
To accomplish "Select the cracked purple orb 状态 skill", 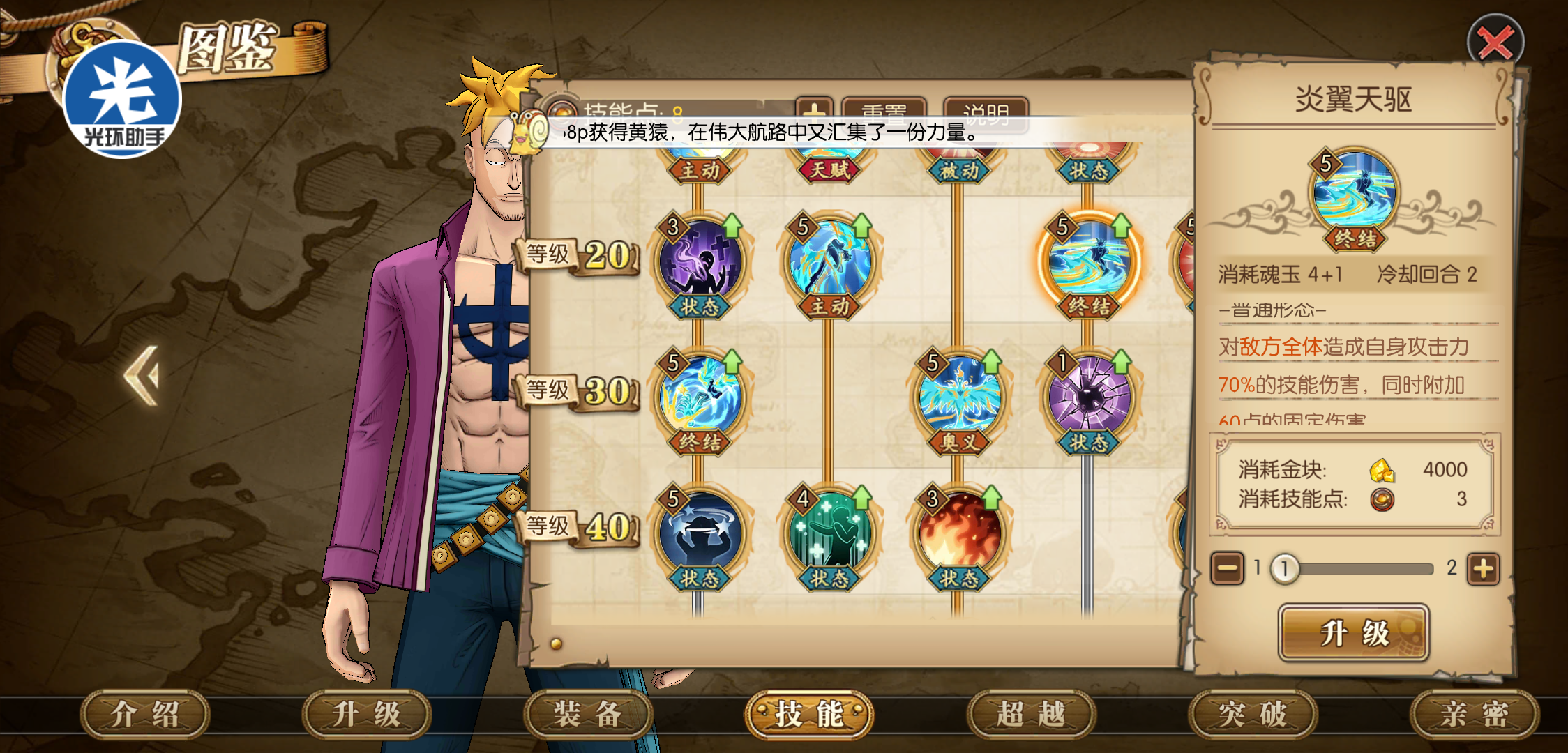I will tap(1089, 397).
